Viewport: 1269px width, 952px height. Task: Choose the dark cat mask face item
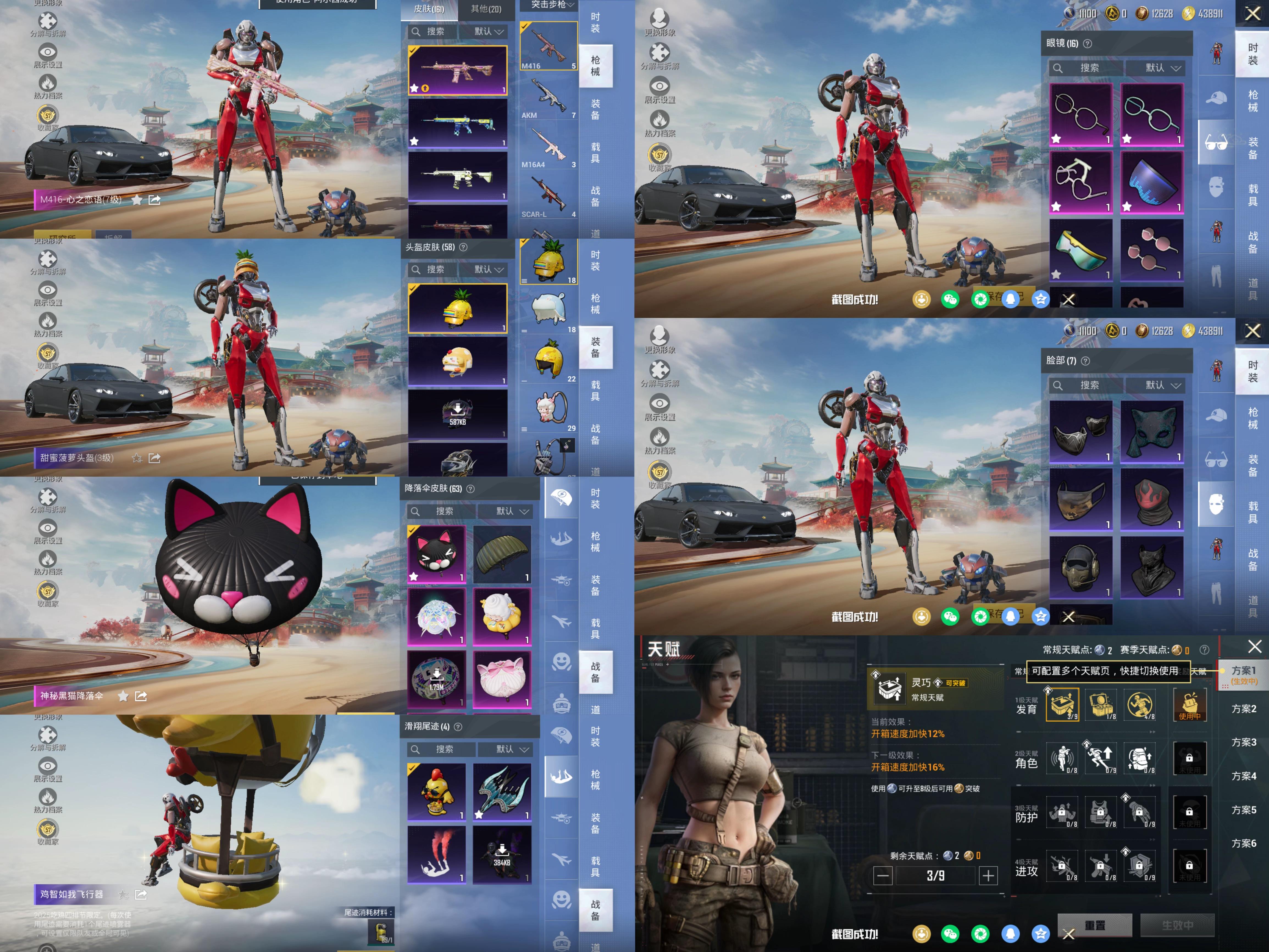pyautogui.click(x=1151, y=431)
